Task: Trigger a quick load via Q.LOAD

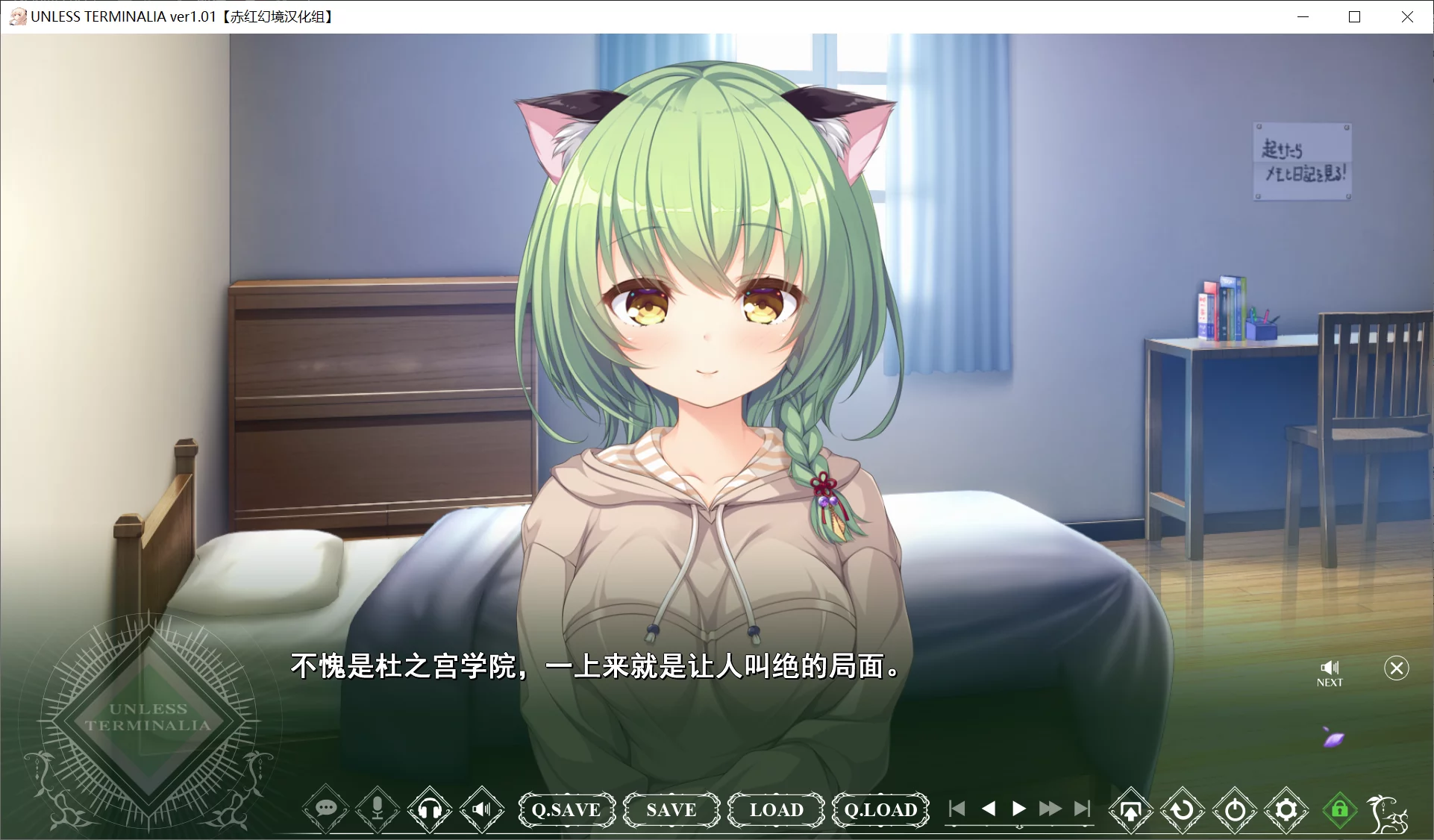Action: click(880, 810)
